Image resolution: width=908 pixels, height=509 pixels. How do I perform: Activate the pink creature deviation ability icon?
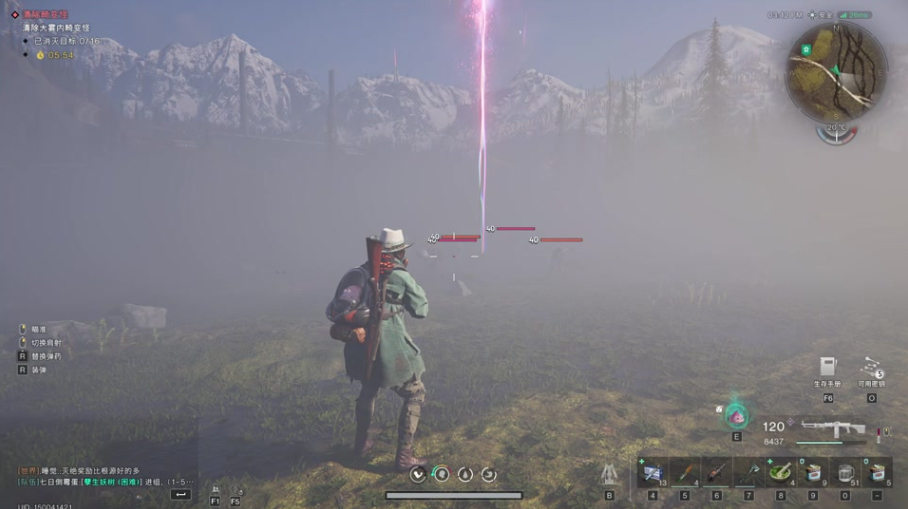[737, 415]
